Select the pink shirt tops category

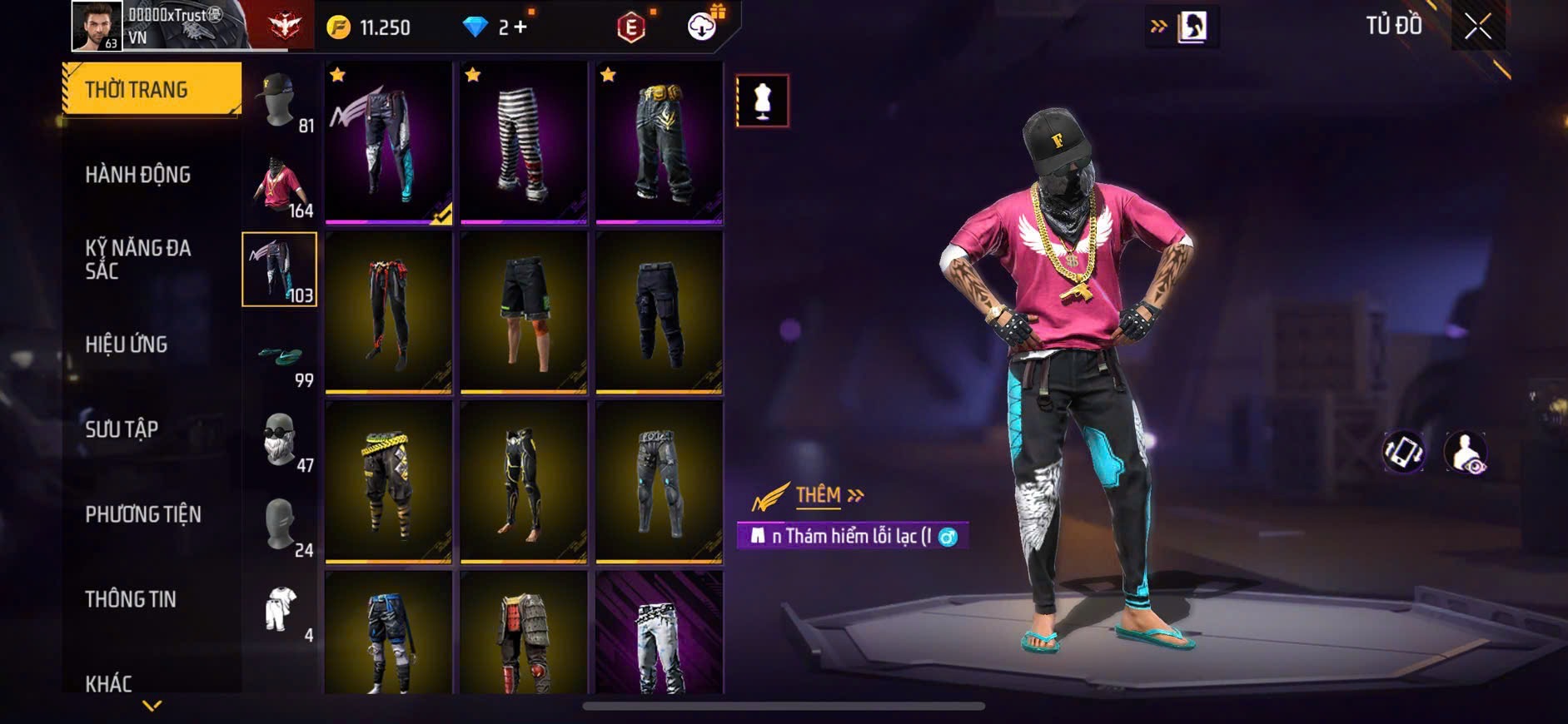[x=280, y=186]
